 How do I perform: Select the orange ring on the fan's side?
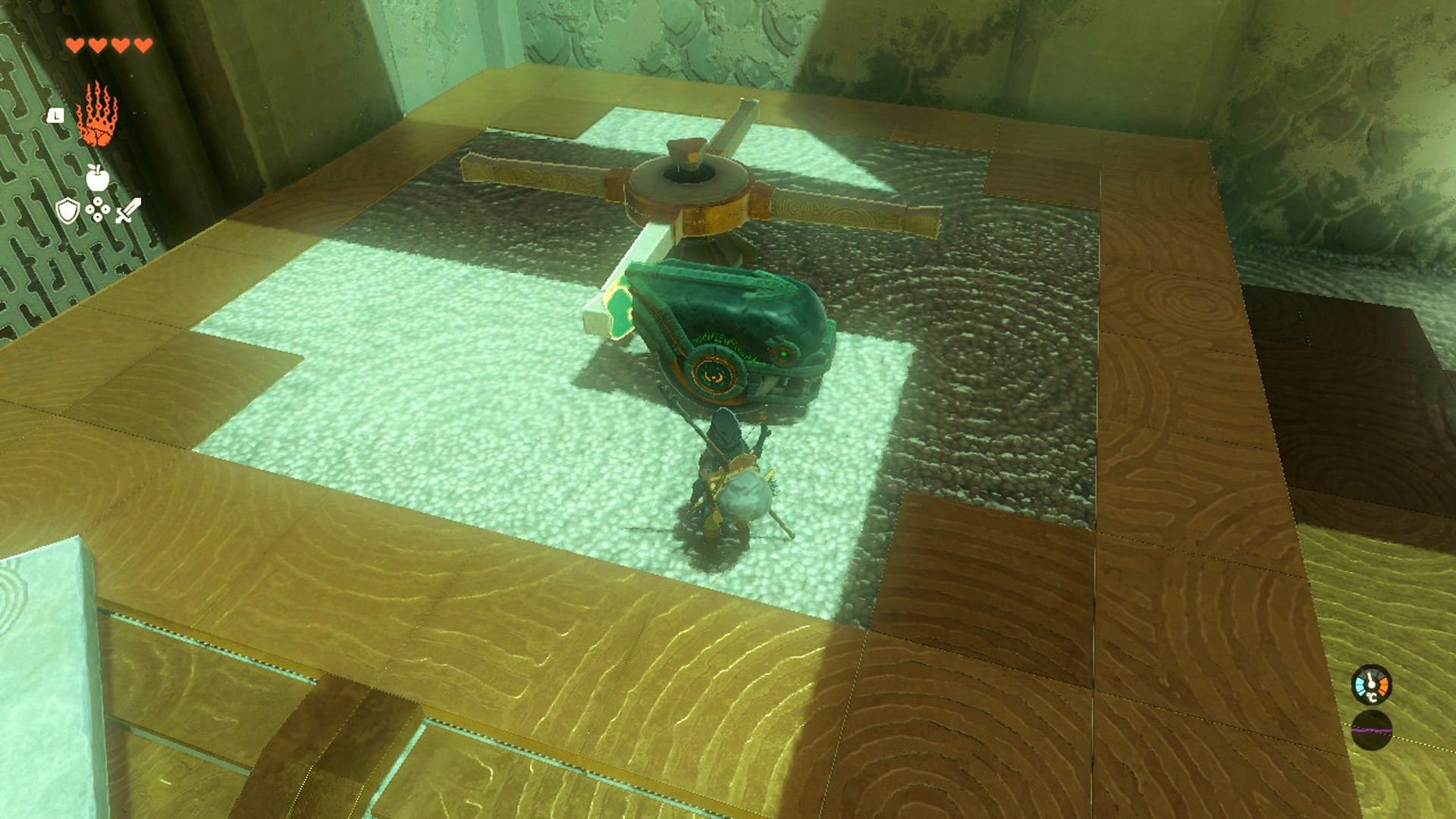point(713,375)
